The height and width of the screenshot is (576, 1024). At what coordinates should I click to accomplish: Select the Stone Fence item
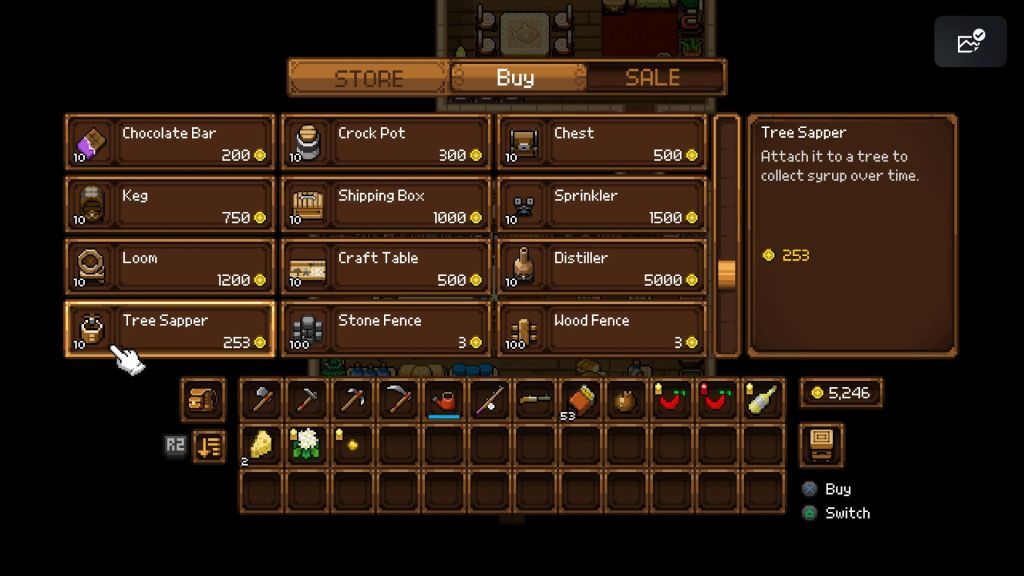pos(386,329)
